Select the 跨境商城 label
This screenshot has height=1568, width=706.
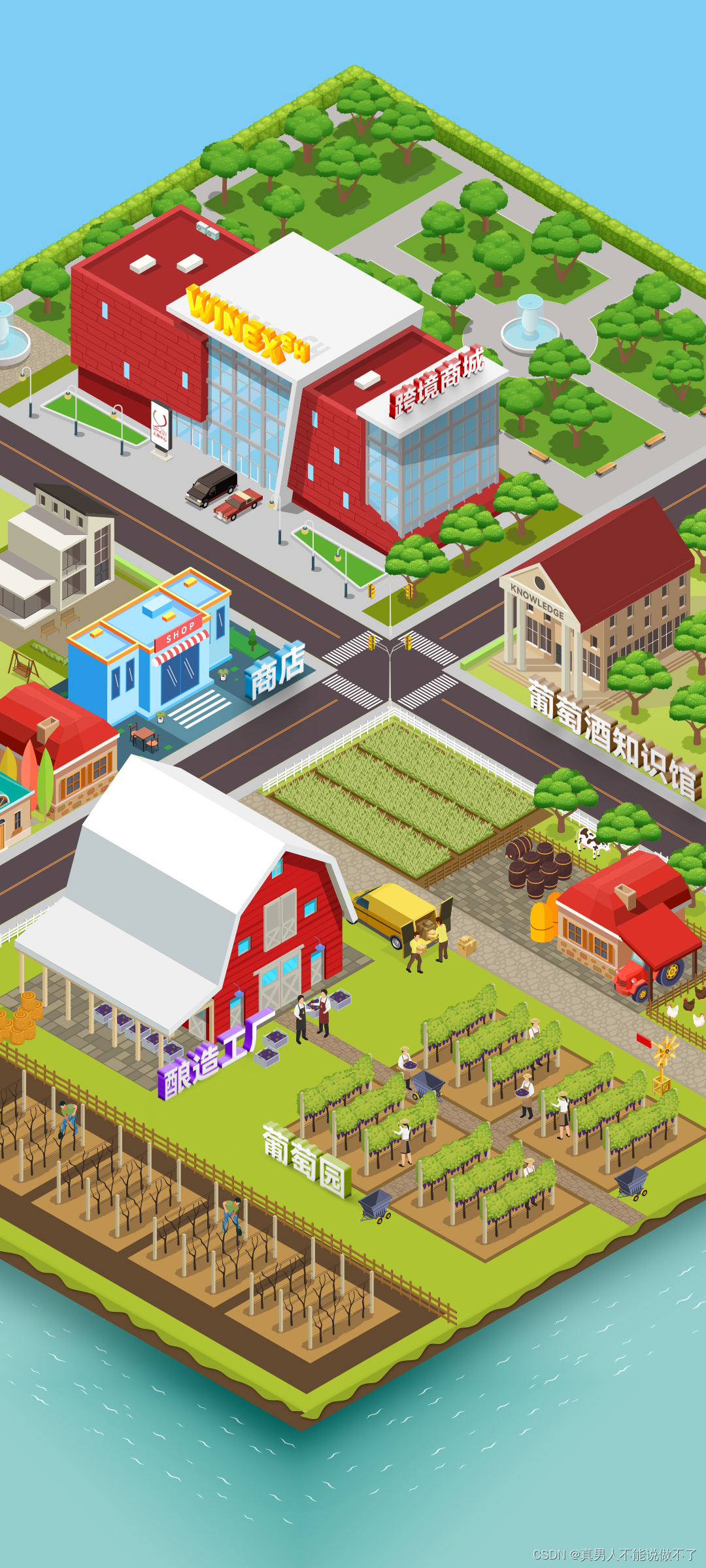pyautogui.click(x=437, y=381)
